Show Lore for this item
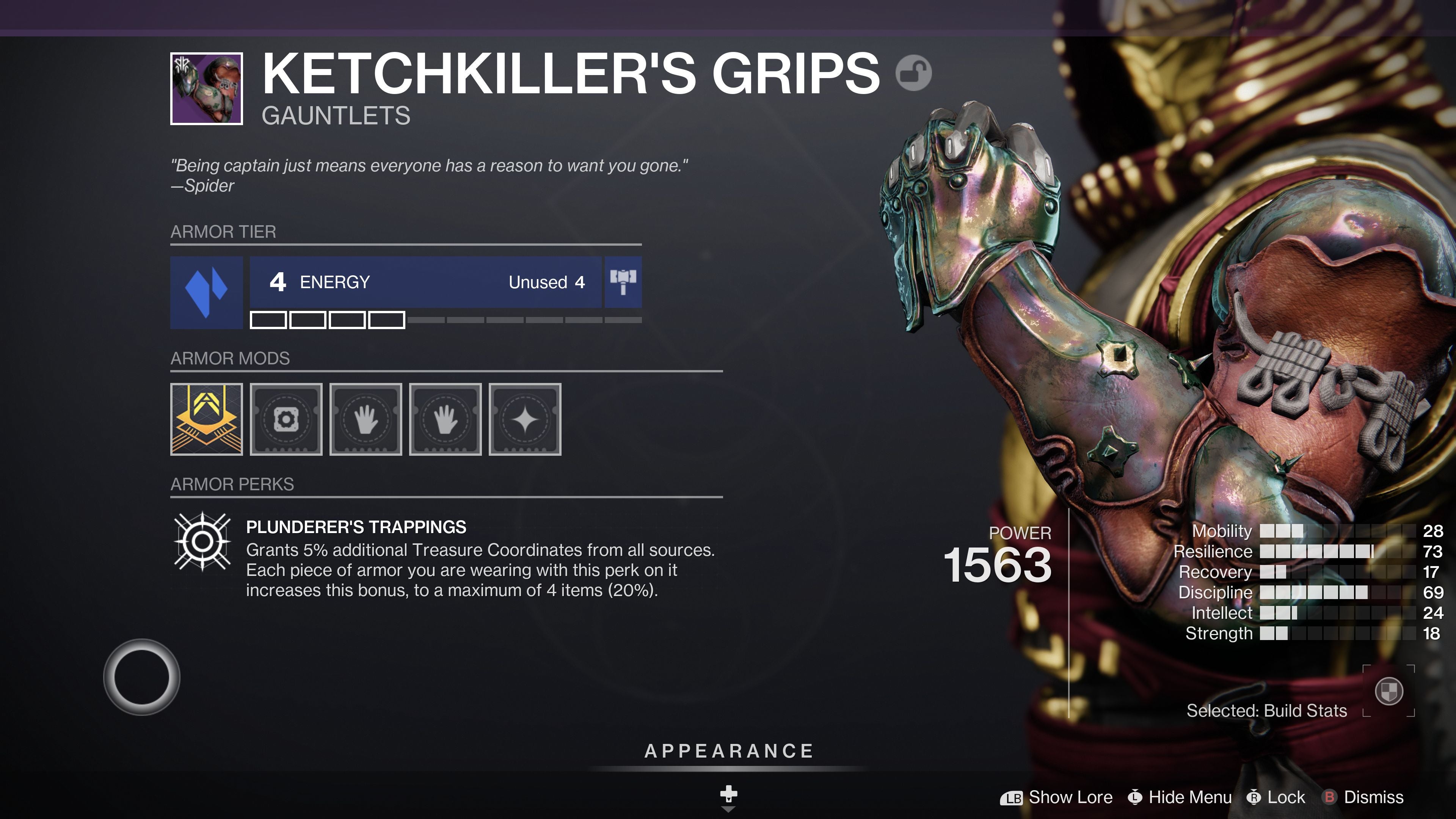 pyautogui.click(x=1060, y=797)
